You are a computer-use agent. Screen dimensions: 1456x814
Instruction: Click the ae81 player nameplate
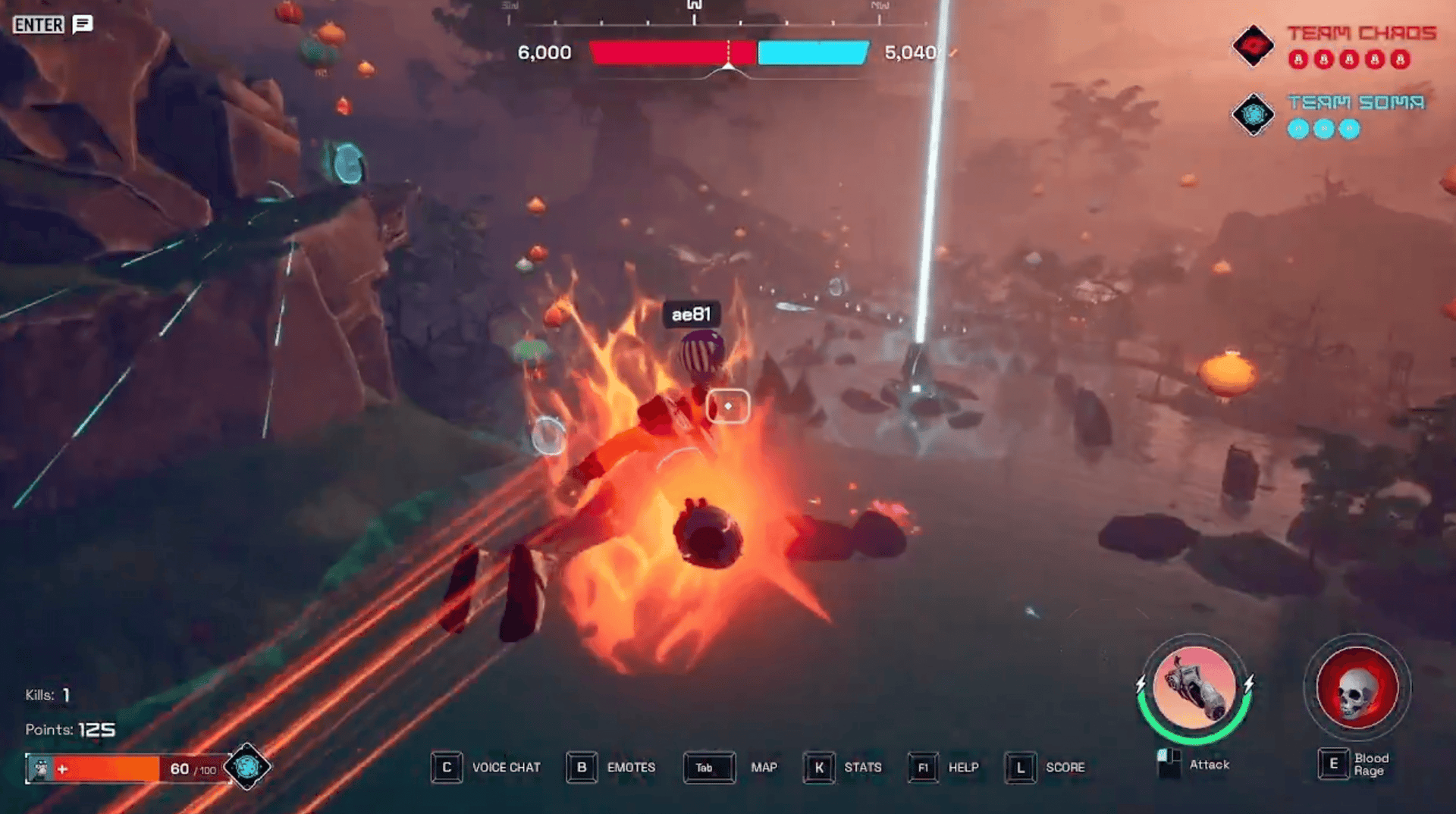[692, 313]
